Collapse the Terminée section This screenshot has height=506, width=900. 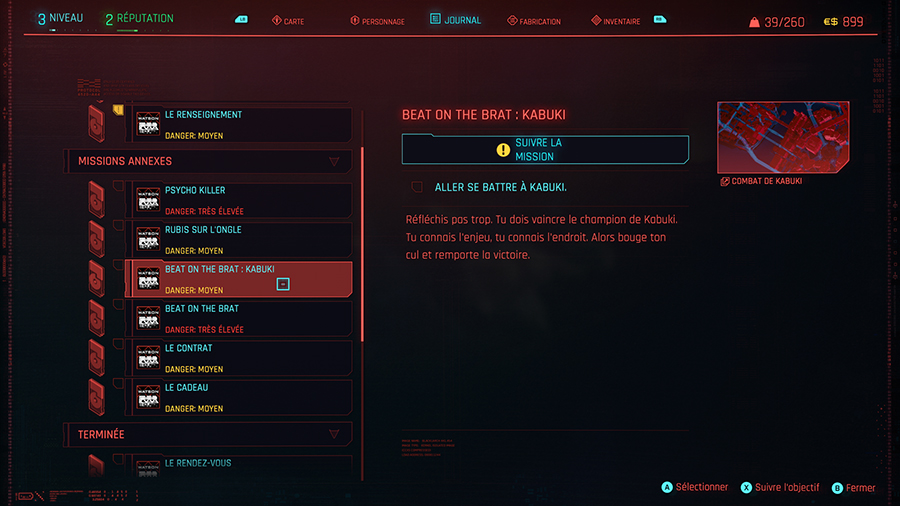pyautogui.click(x=333, y=434)
